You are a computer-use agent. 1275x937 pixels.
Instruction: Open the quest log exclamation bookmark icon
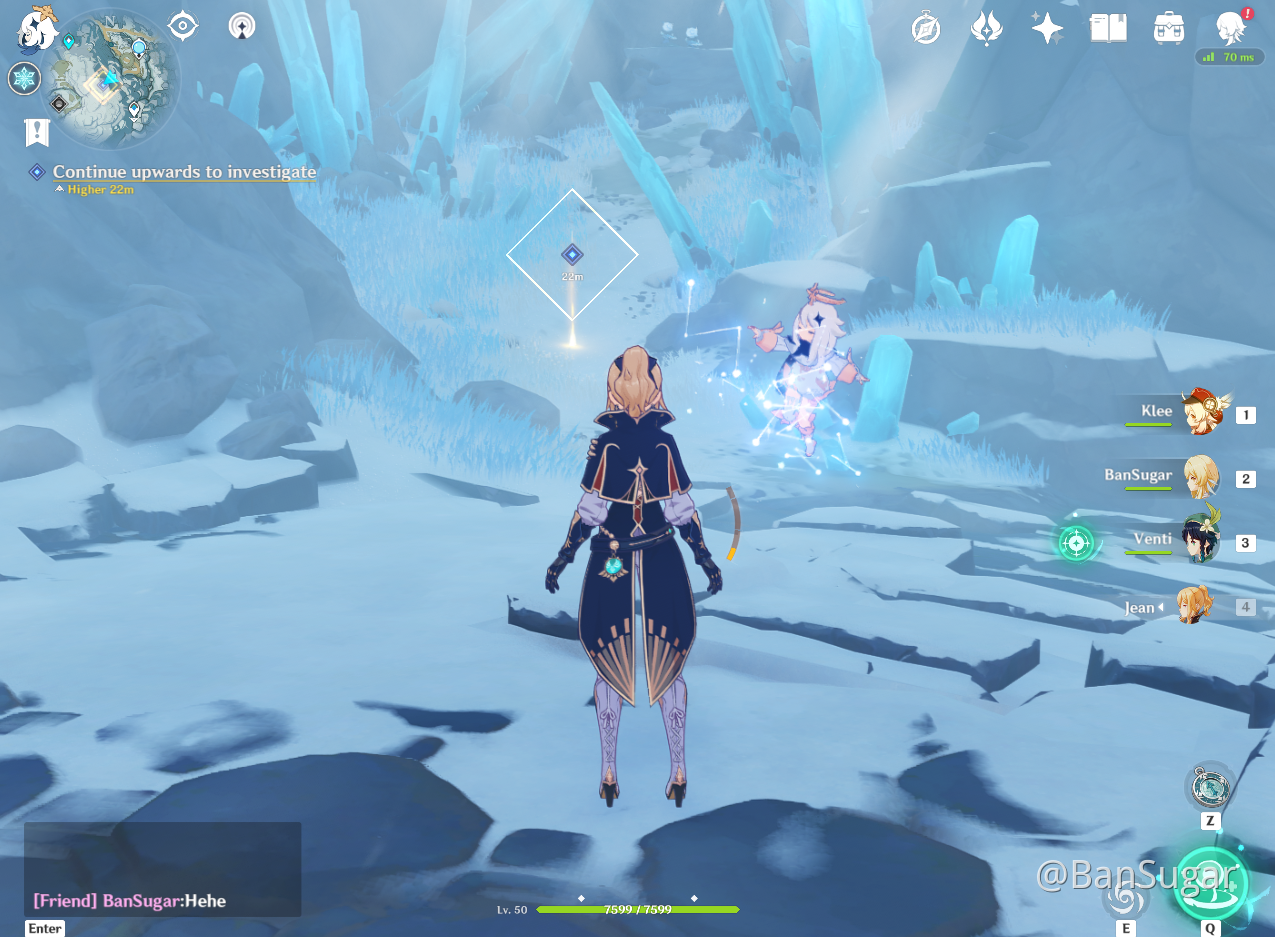37,132
